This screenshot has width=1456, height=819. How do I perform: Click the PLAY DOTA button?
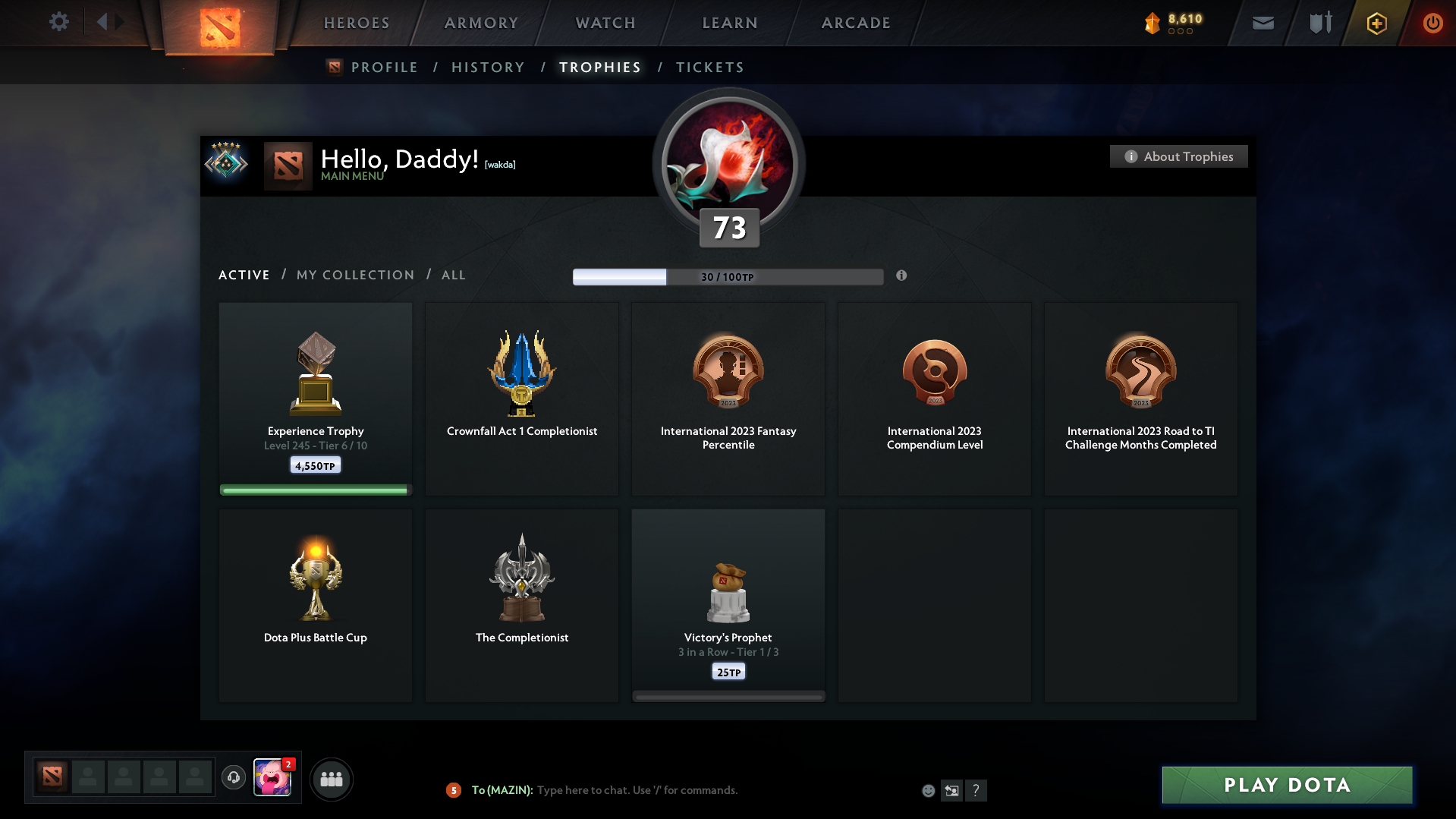pyautogui.click(x=1286, y=785)
